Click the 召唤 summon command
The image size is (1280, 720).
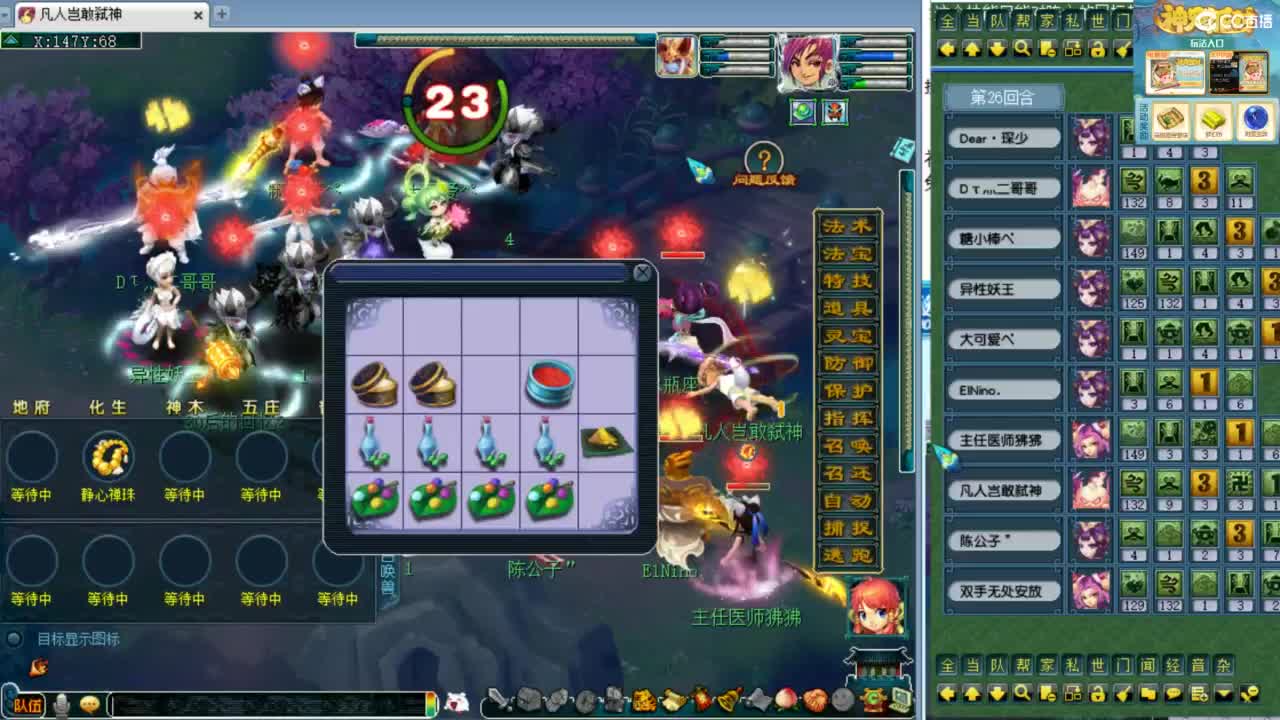845,443
